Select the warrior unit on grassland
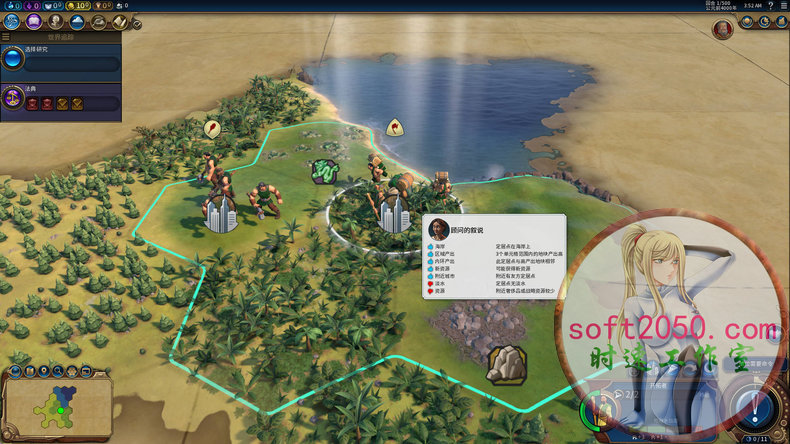 coord(261,197)
